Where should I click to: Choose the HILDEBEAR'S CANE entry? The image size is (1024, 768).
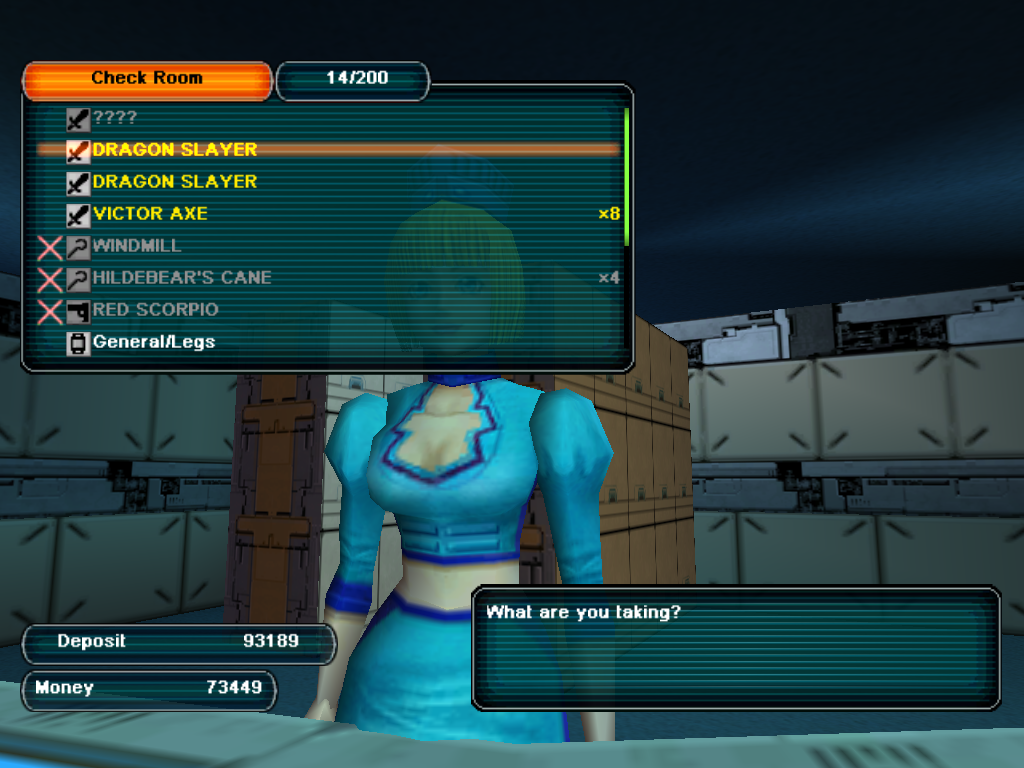pyautogui.click(x=181, y=278)
